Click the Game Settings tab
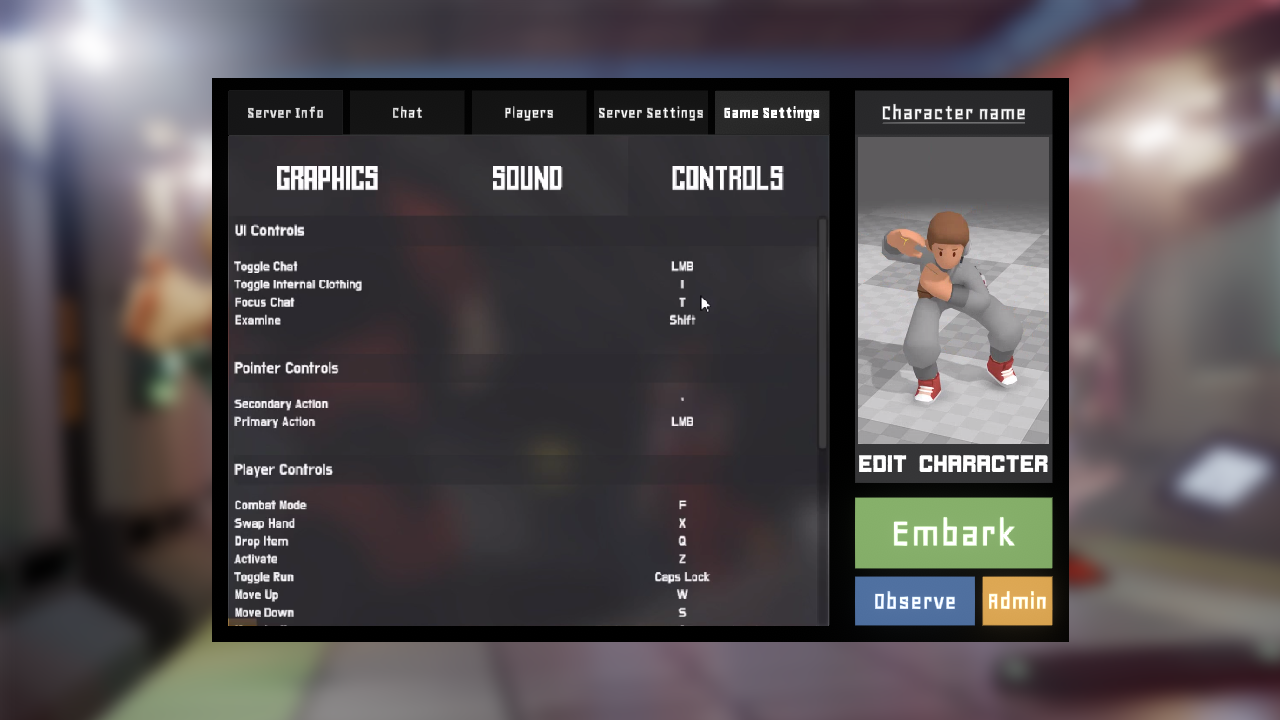This screenshot has width=1280, height=720. point(771,113)
